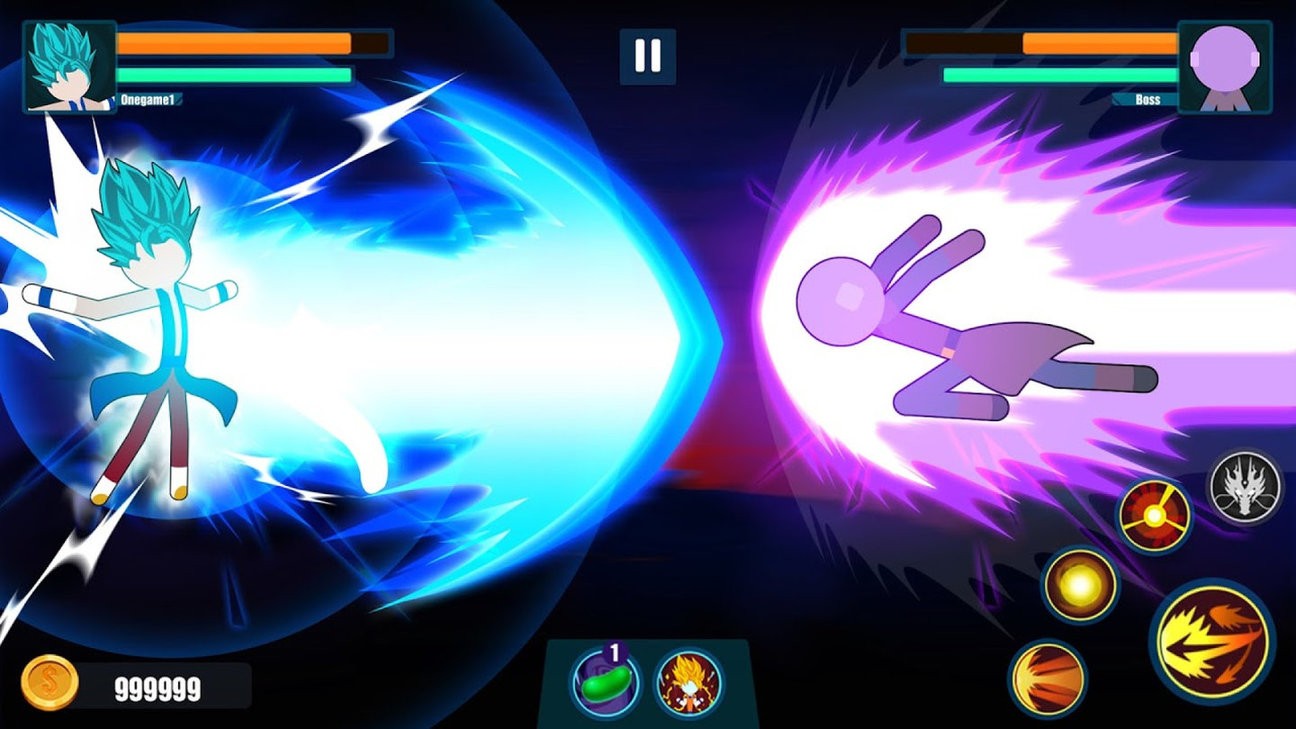Fire the yellow energy ball skill
This screenshot has width=1296, height=729.
click(x=1082, y=586)
